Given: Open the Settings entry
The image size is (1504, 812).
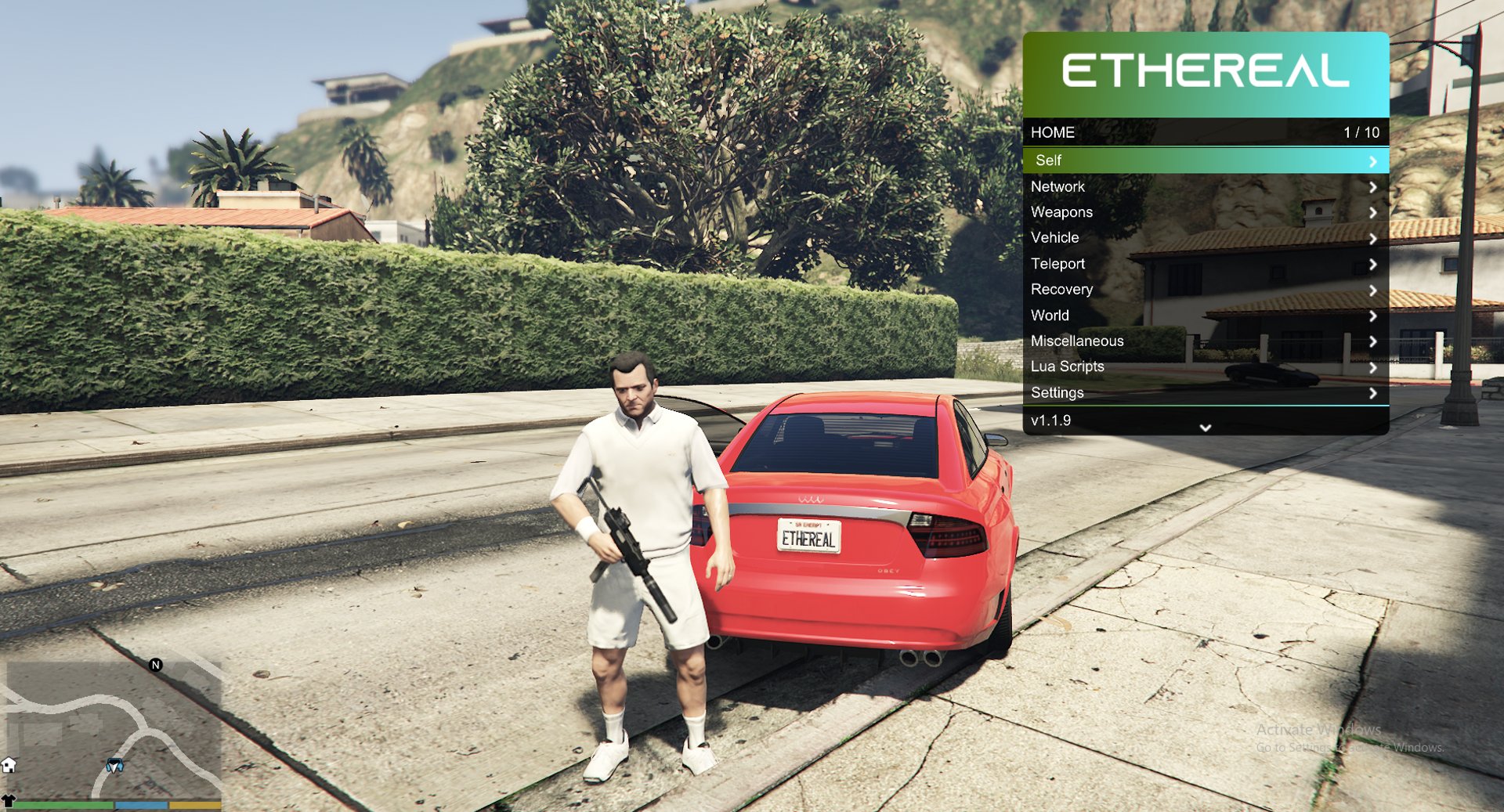Looking at the screenshot, I should tap(1205, 393).
